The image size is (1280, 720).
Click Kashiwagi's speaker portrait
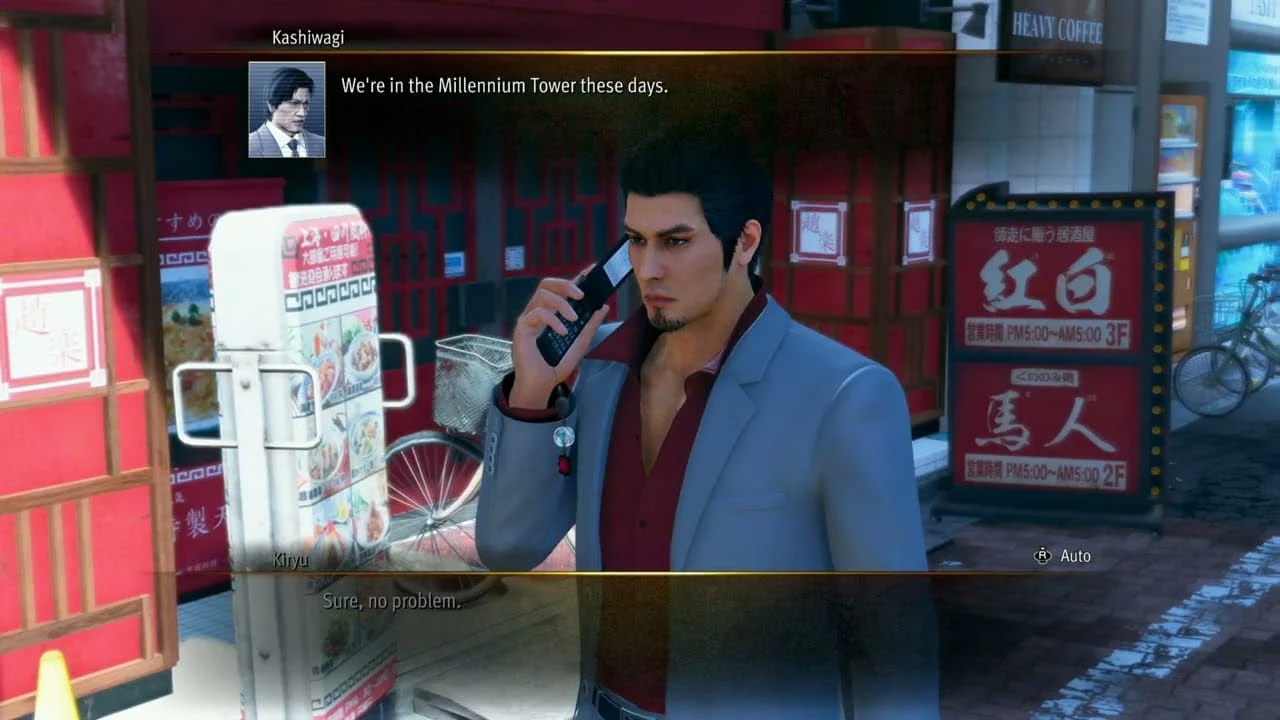coord(287,110)
